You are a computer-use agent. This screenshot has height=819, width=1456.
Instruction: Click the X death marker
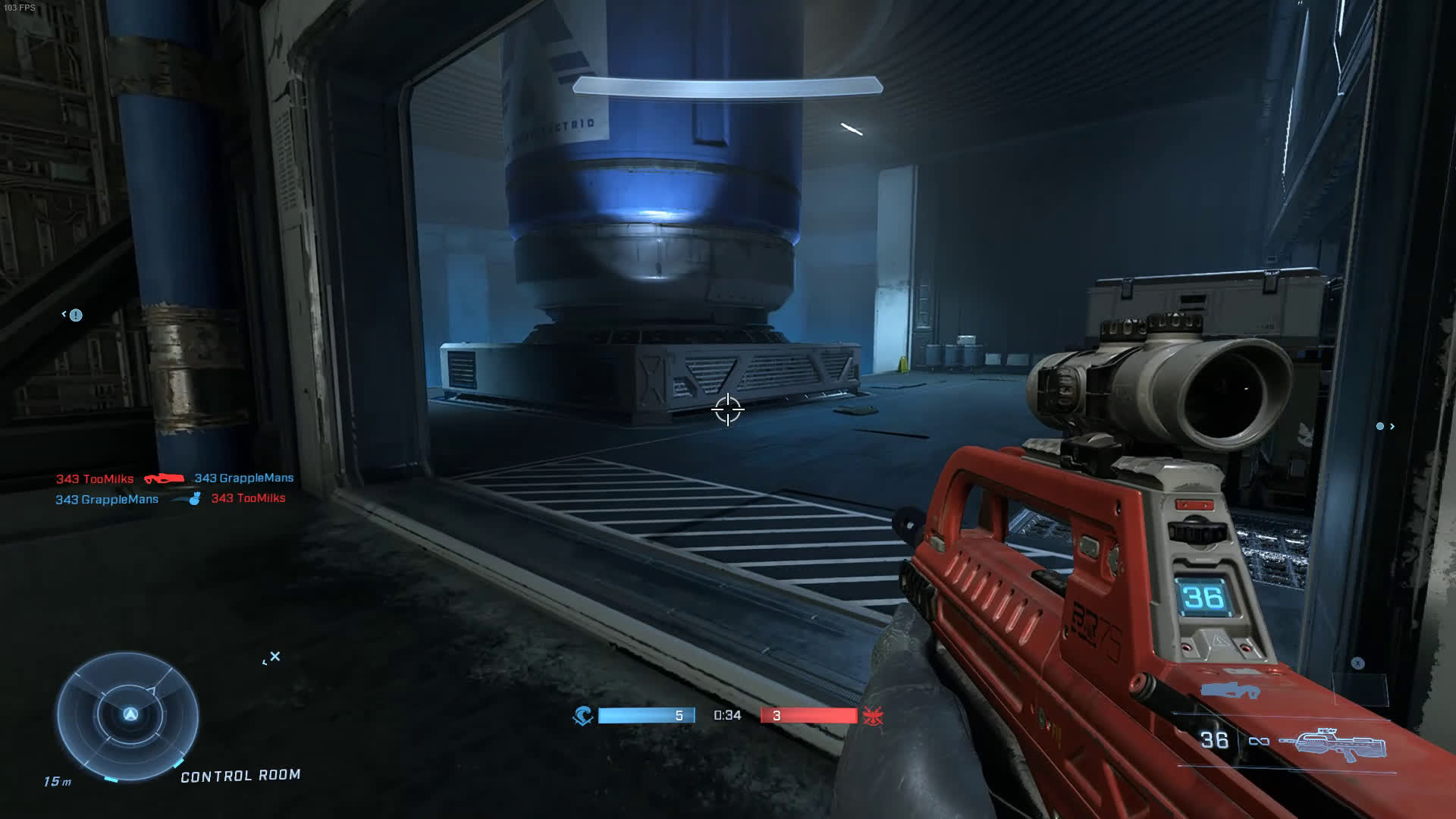click(x=275, y=657)
